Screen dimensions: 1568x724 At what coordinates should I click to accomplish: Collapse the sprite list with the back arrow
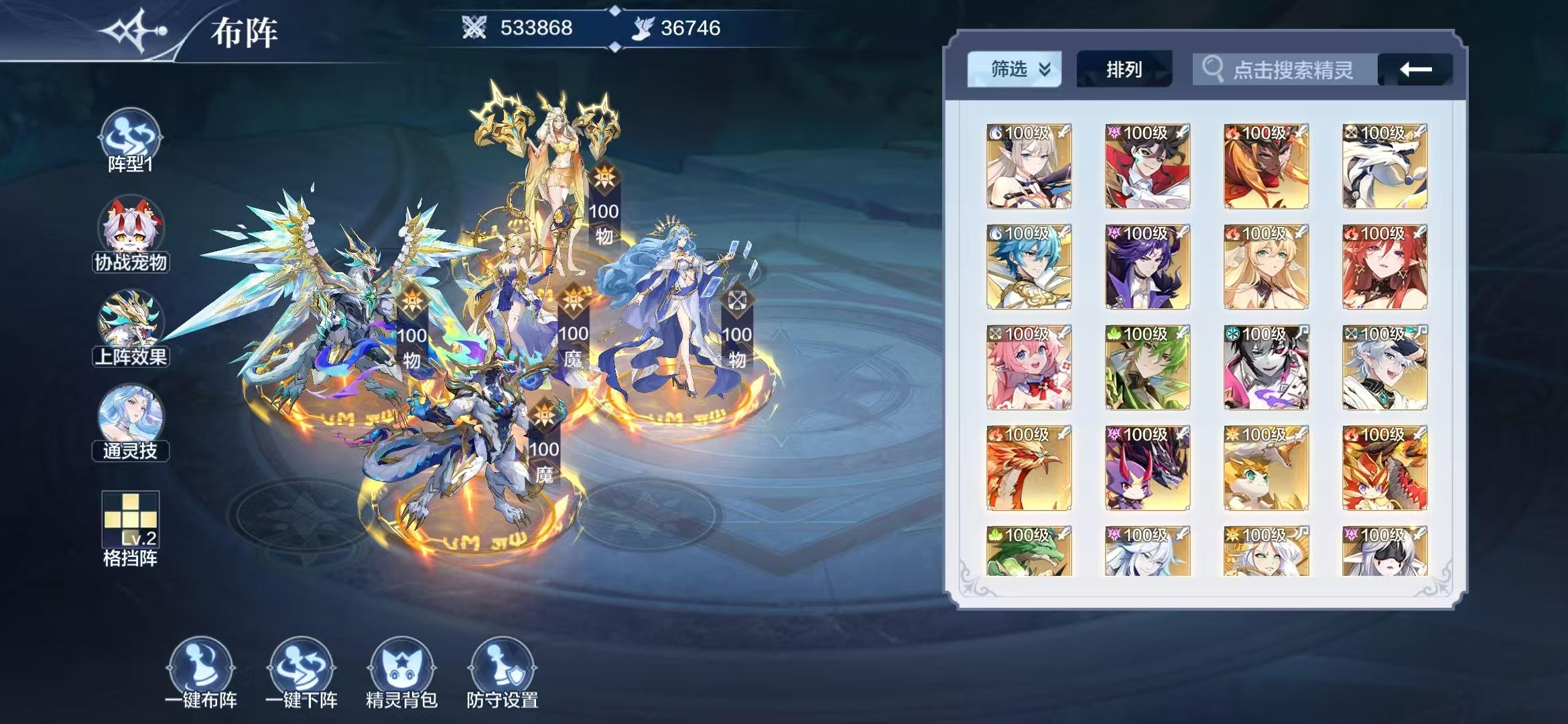coord(1416,69)
